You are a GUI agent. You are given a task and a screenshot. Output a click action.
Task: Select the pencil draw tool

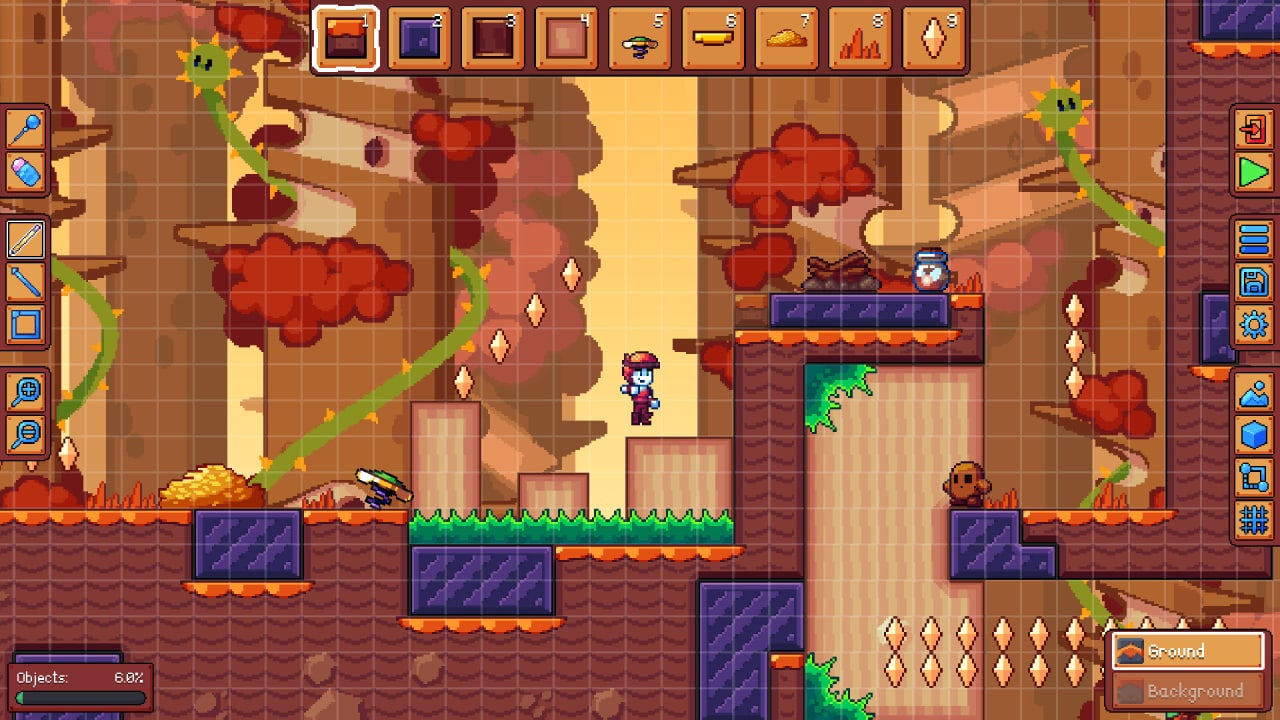tap(25, 240)
